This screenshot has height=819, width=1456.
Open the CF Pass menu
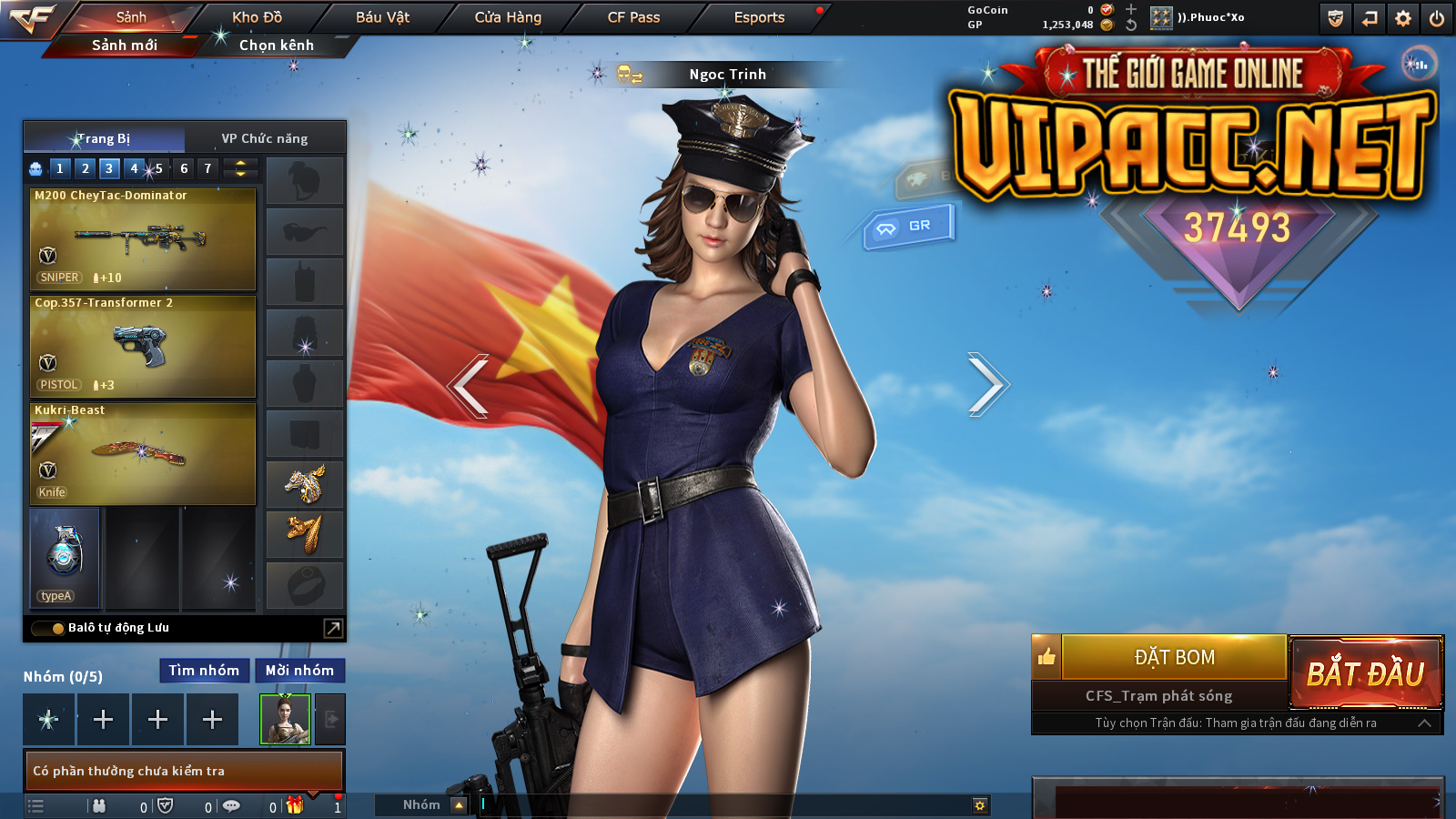tap(633, 17)
